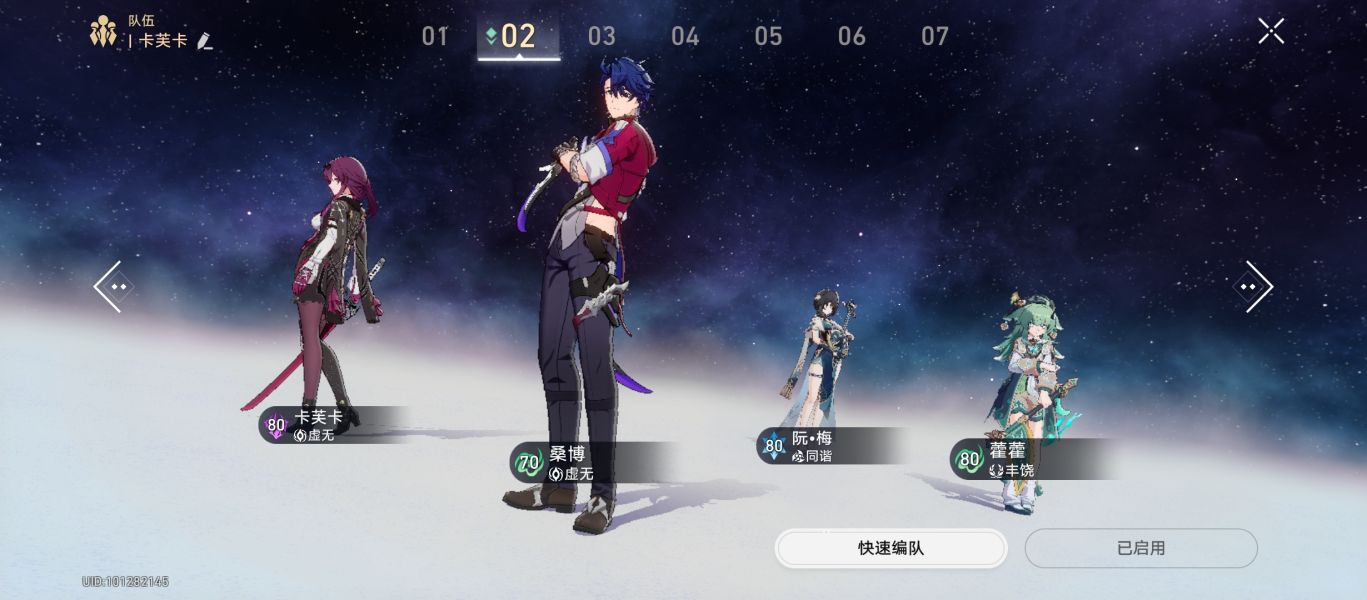Screen dimensions: 1367x600
Task: Switch to team tab 04
Action: (685, 36)
